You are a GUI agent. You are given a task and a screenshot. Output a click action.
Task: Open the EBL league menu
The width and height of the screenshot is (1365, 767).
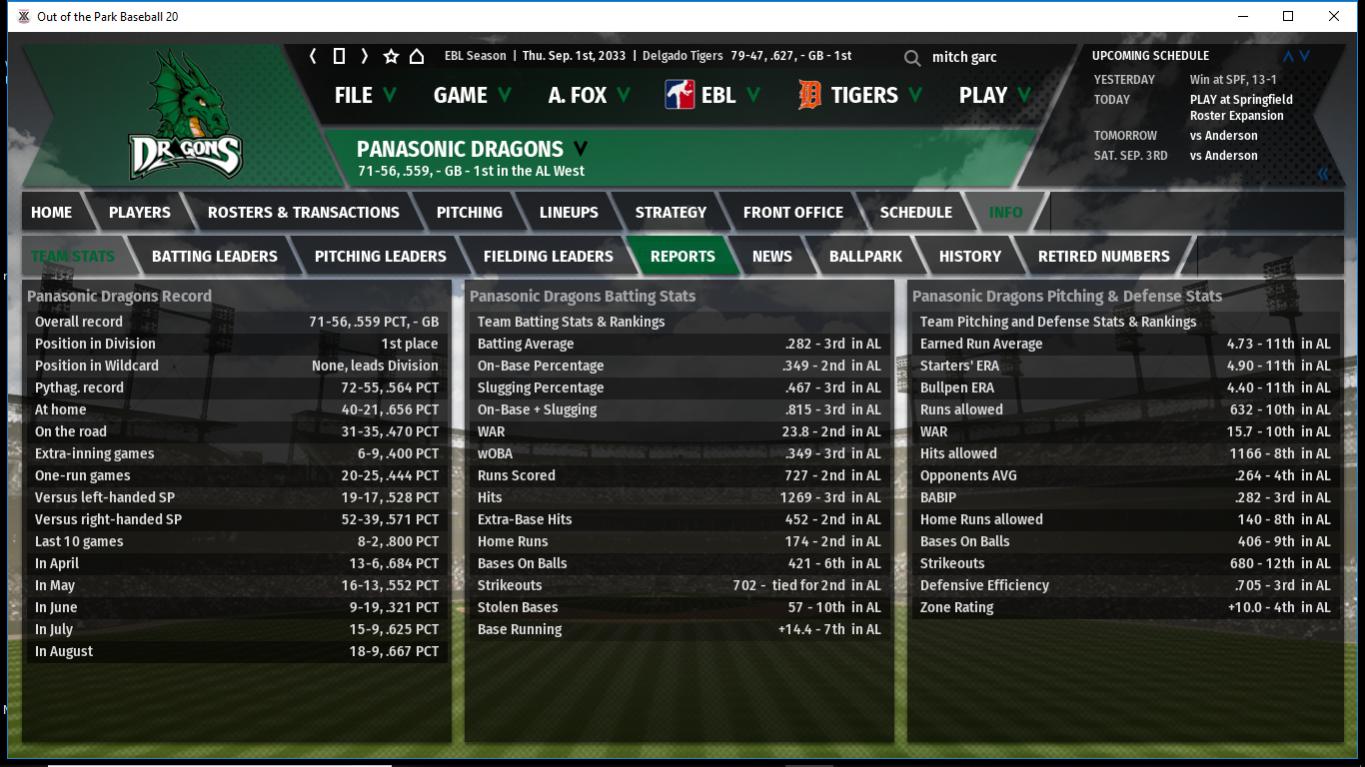[x=713, y=95]
